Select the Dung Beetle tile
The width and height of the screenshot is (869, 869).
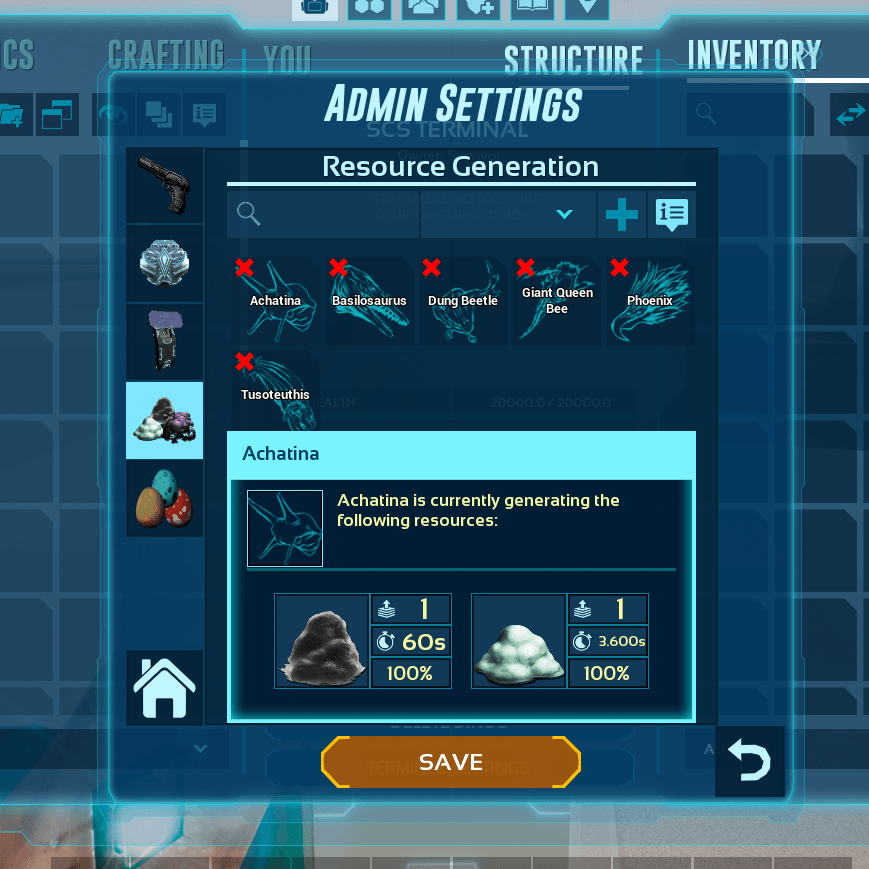pyautogui.click(x=463, y=302)
